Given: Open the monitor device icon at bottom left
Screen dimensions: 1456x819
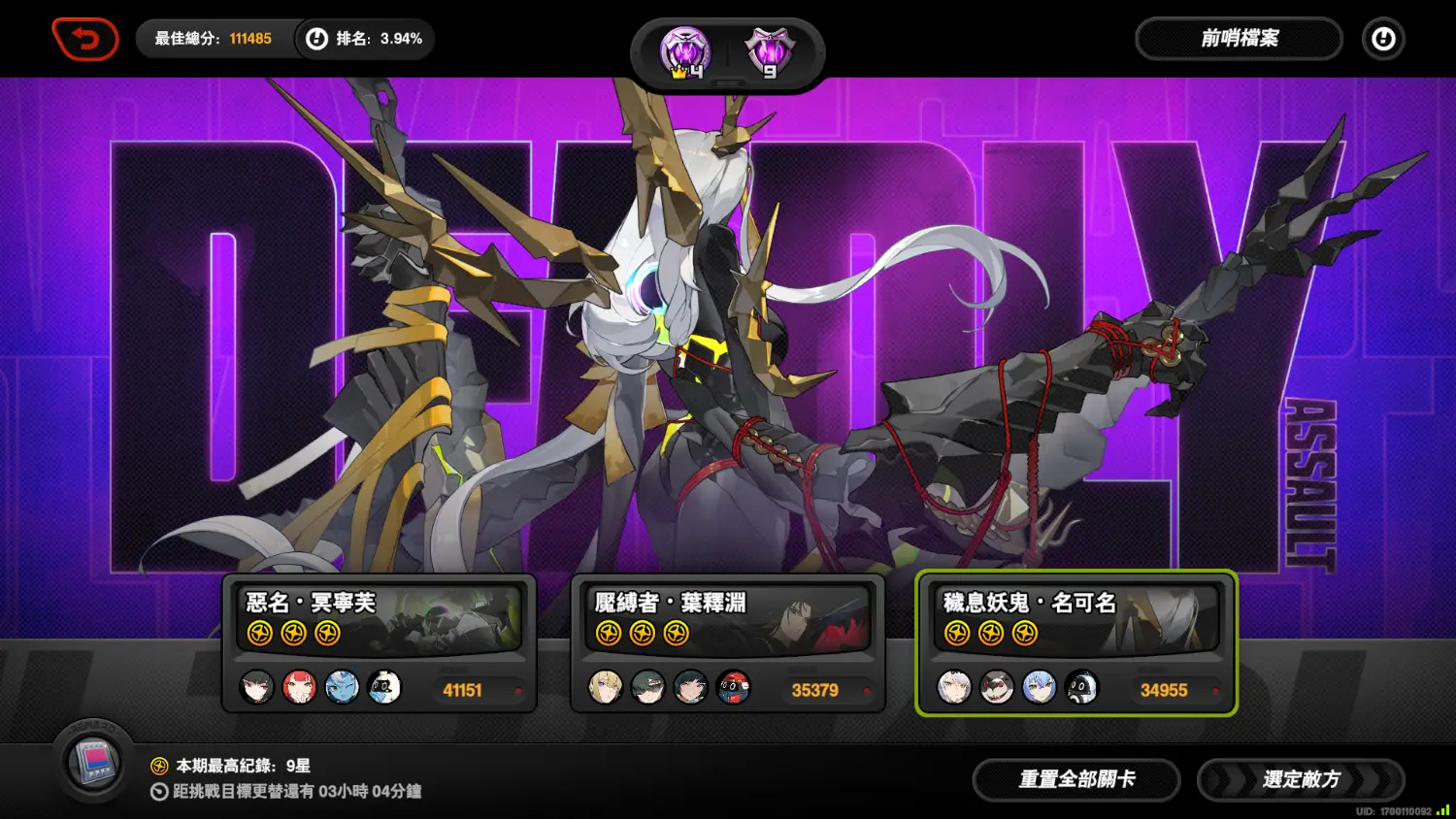Looking at the screenshot, I should (x=94, y=762).
